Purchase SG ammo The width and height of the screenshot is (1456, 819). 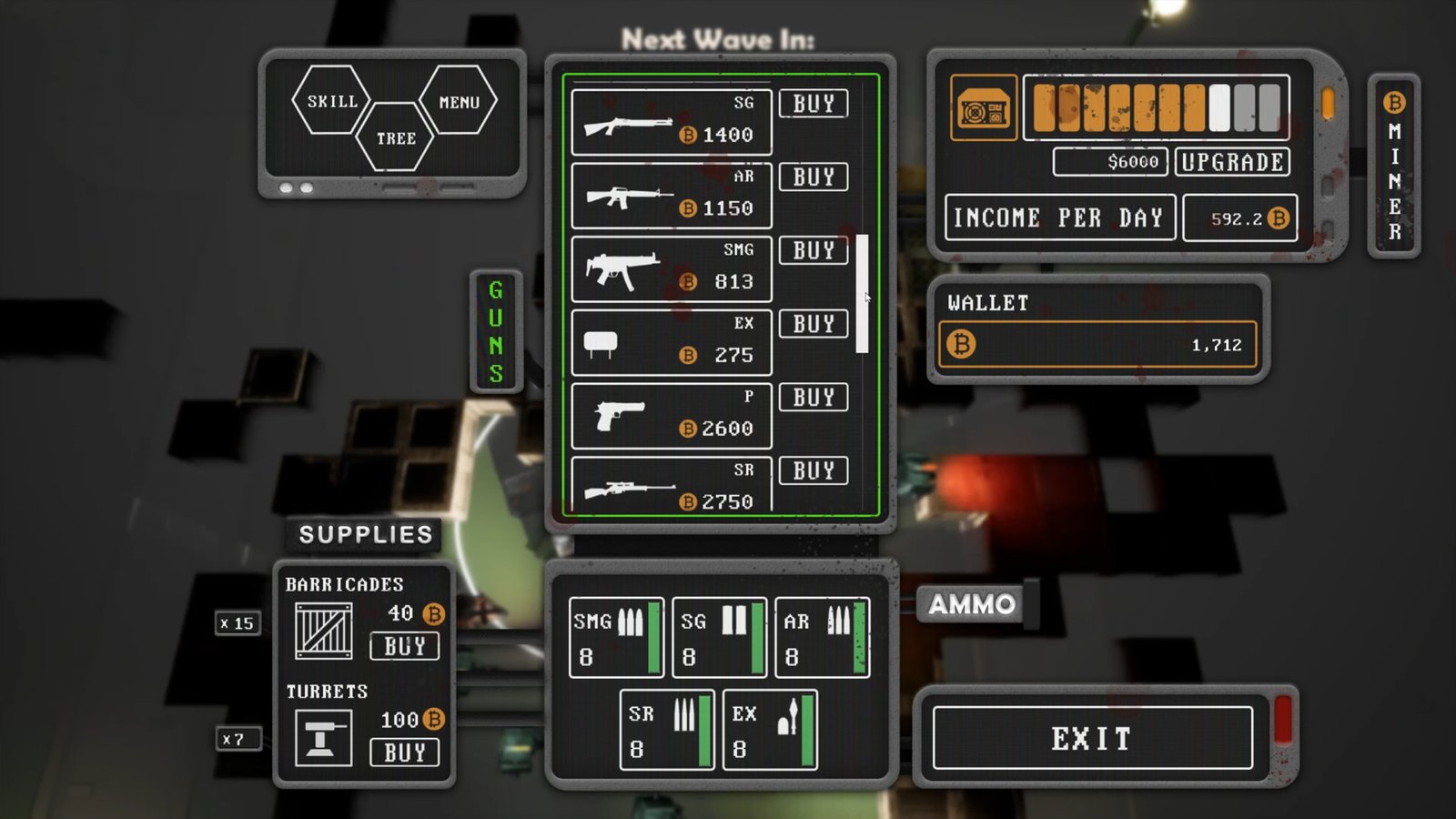pos(719,637)
